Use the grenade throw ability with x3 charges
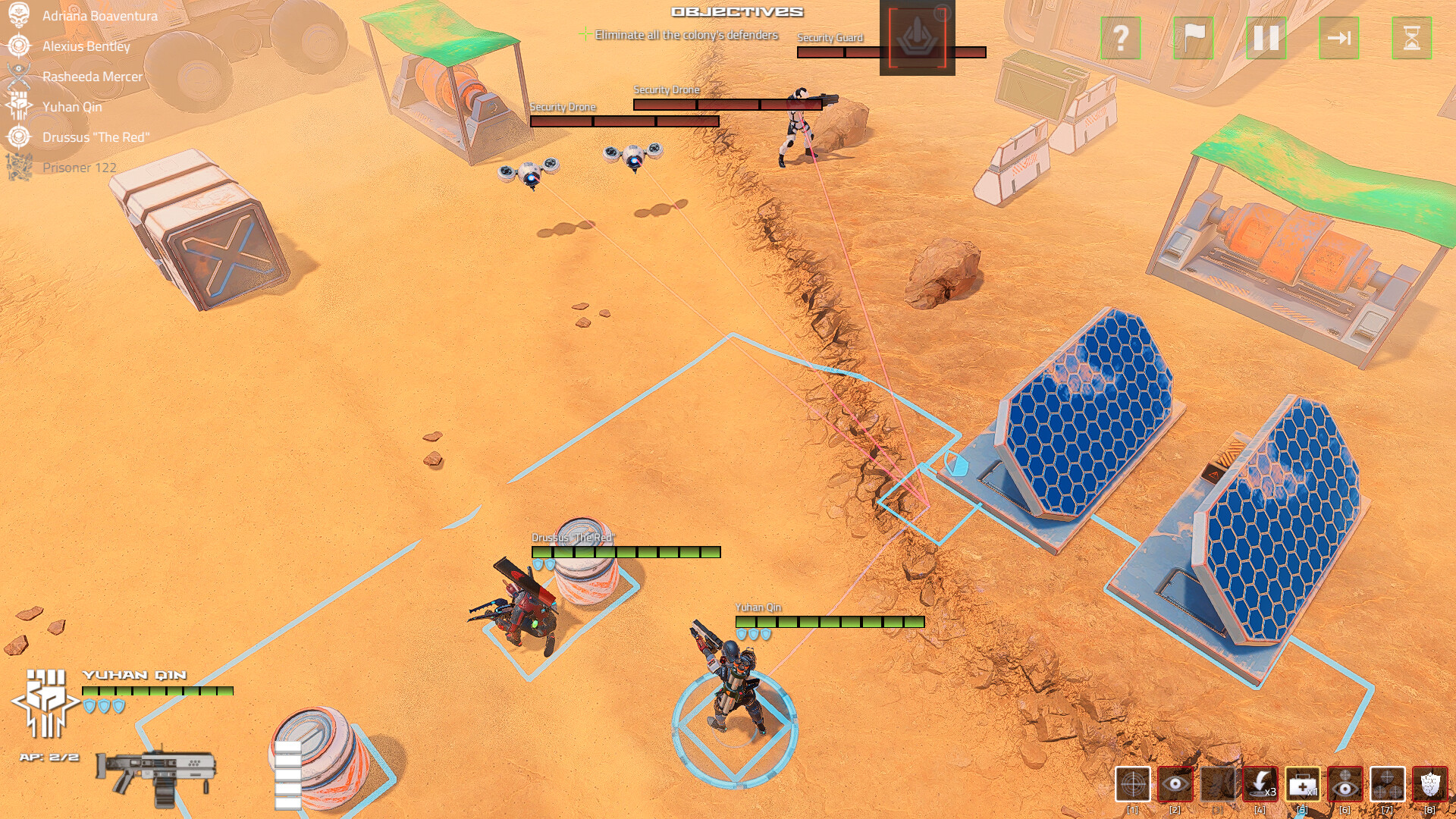This screenshot has width=1456, height=819. (x=1260, y=784)
